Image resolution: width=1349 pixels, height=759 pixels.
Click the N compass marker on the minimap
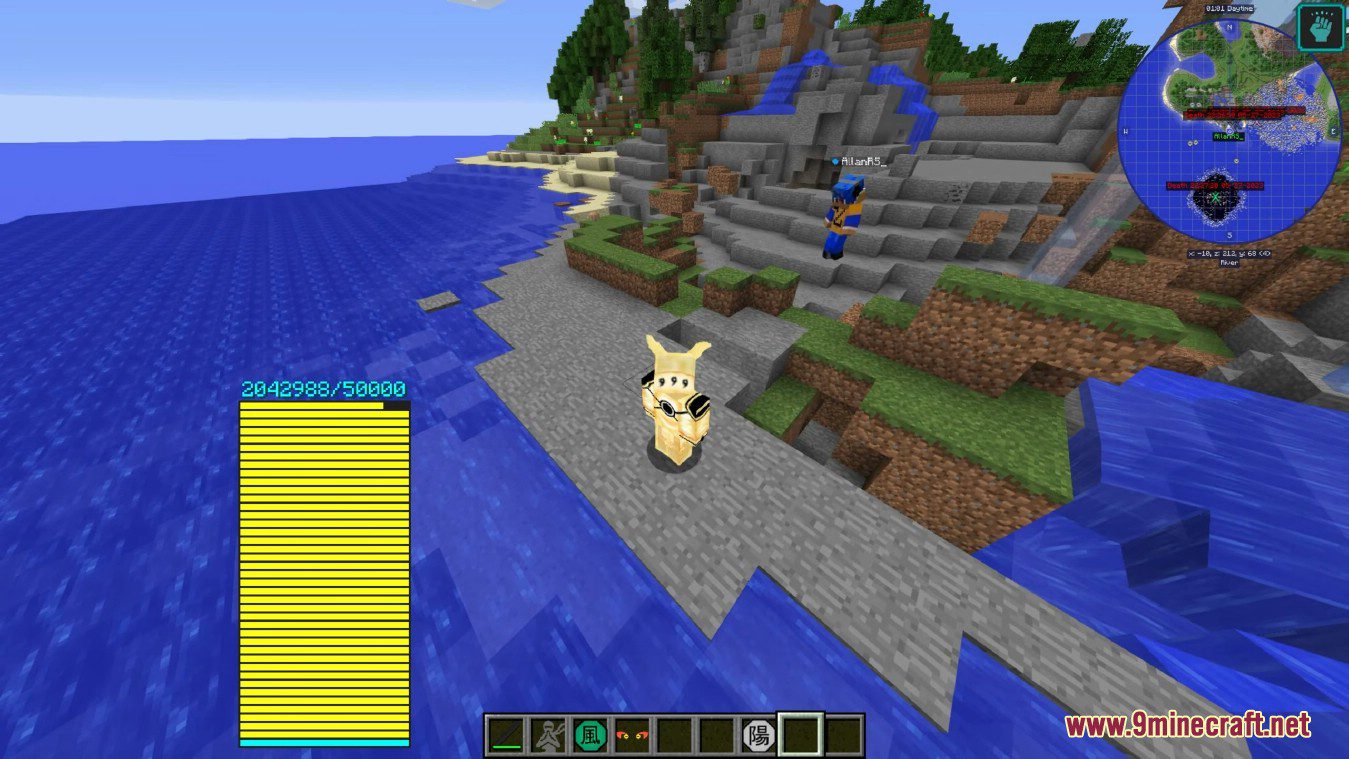(1229, 27)
